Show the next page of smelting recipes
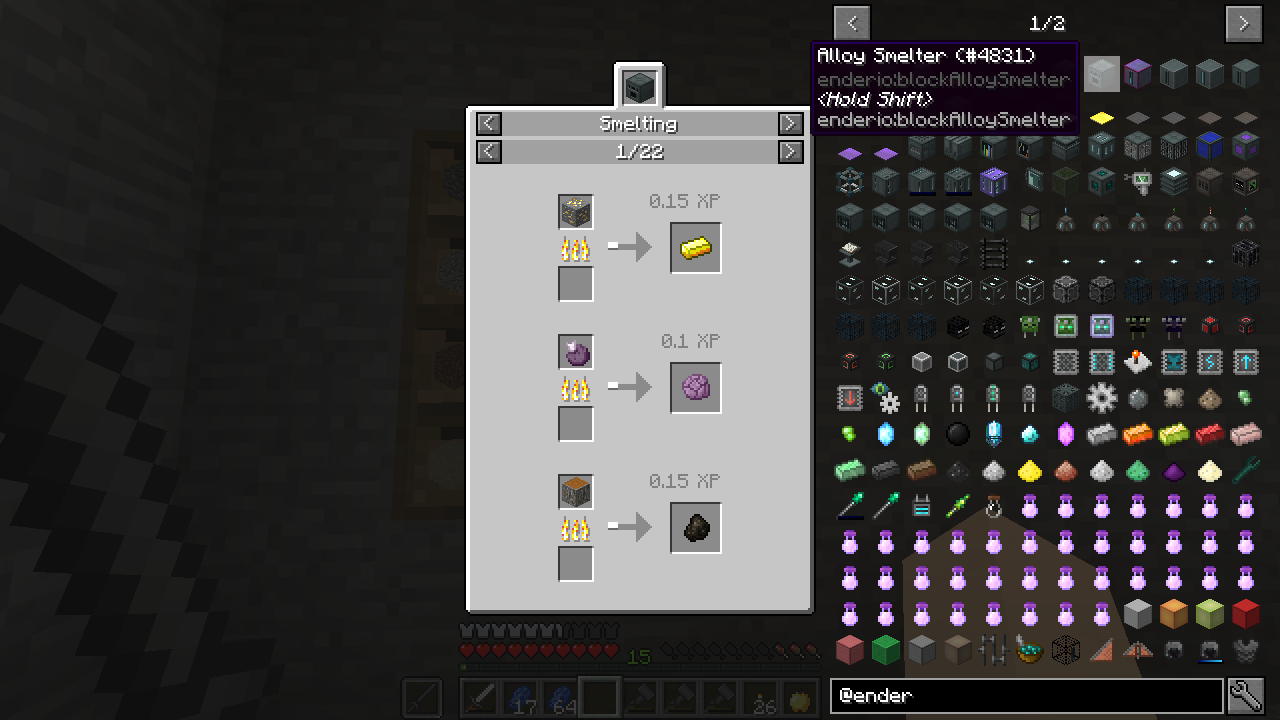The width and height of the screenshot is (1280, 720). [x=790, y=151]
